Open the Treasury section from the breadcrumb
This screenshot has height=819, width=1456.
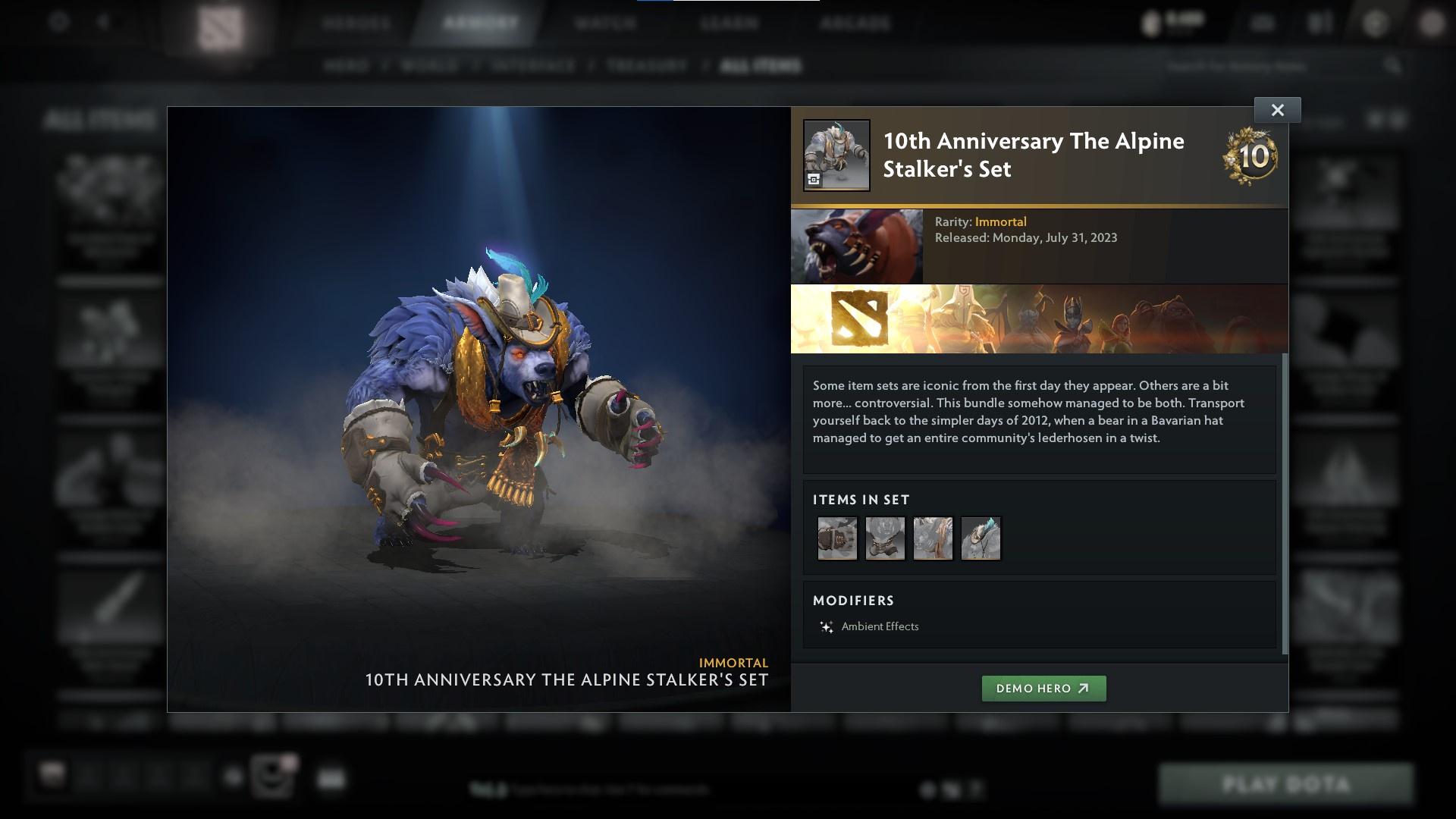[x=645, y=66]
